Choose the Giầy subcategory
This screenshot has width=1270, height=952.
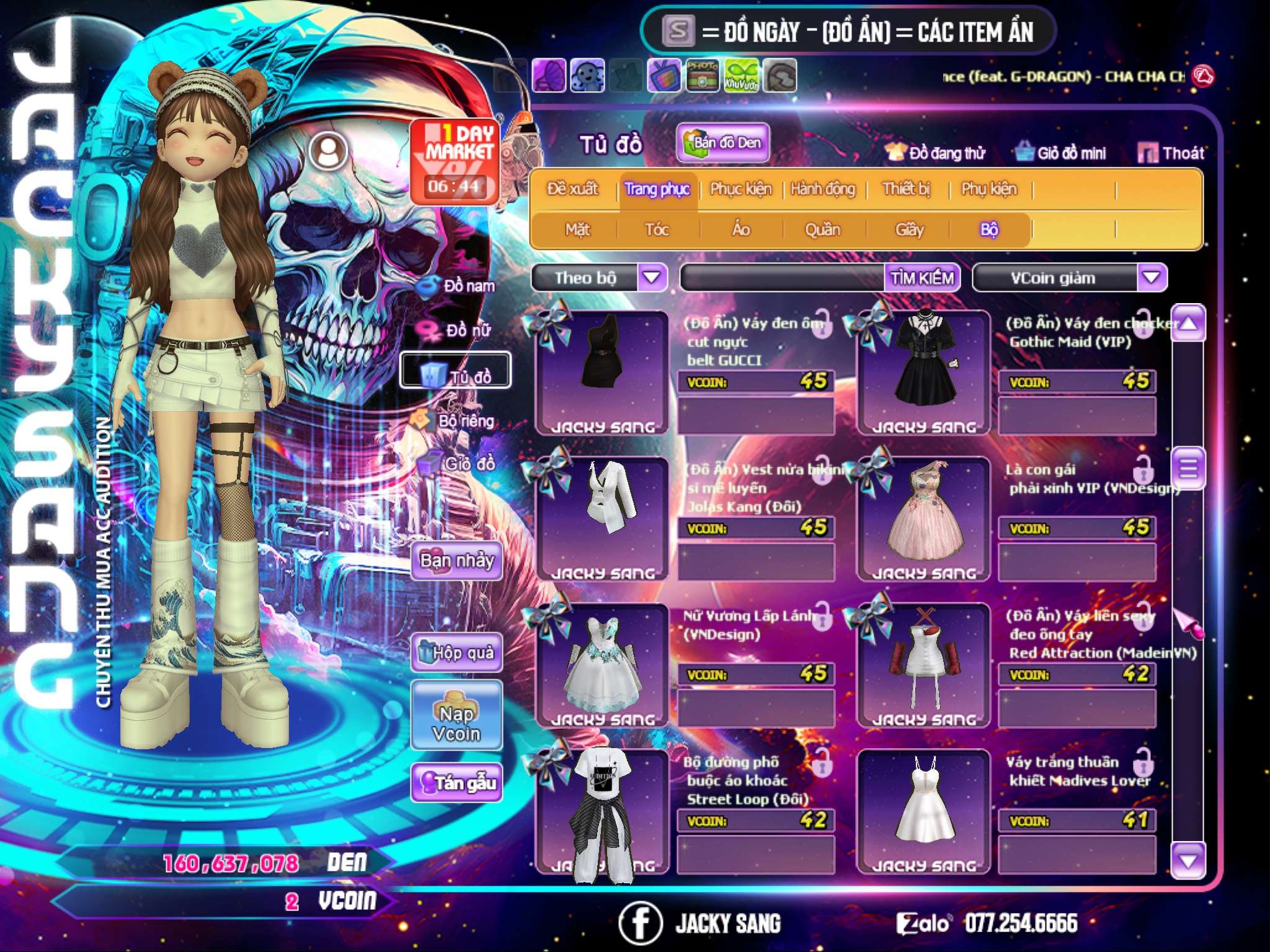pos(909,230)
